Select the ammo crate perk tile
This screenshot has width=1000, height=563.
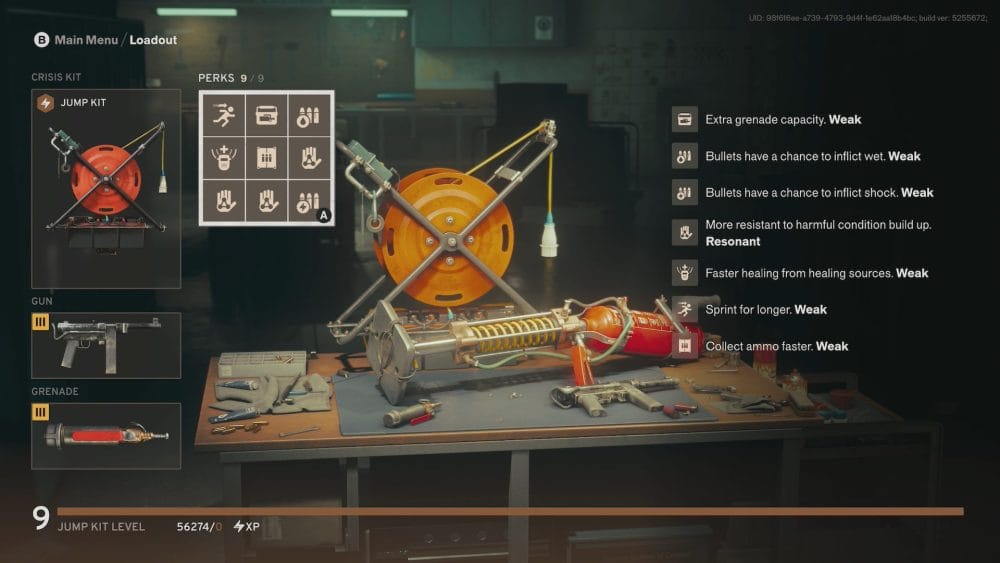point(267,158)
